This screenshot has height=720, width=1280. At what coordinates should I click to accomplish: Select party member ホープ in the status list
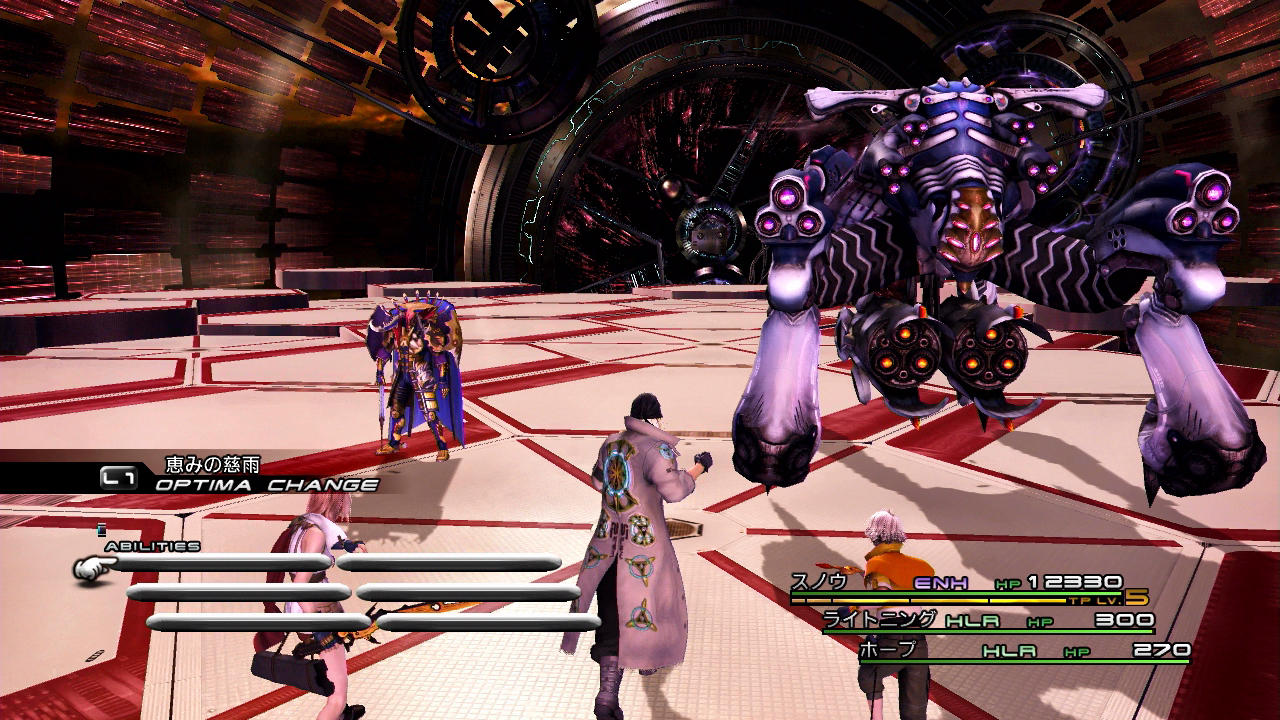click(887, 650)
